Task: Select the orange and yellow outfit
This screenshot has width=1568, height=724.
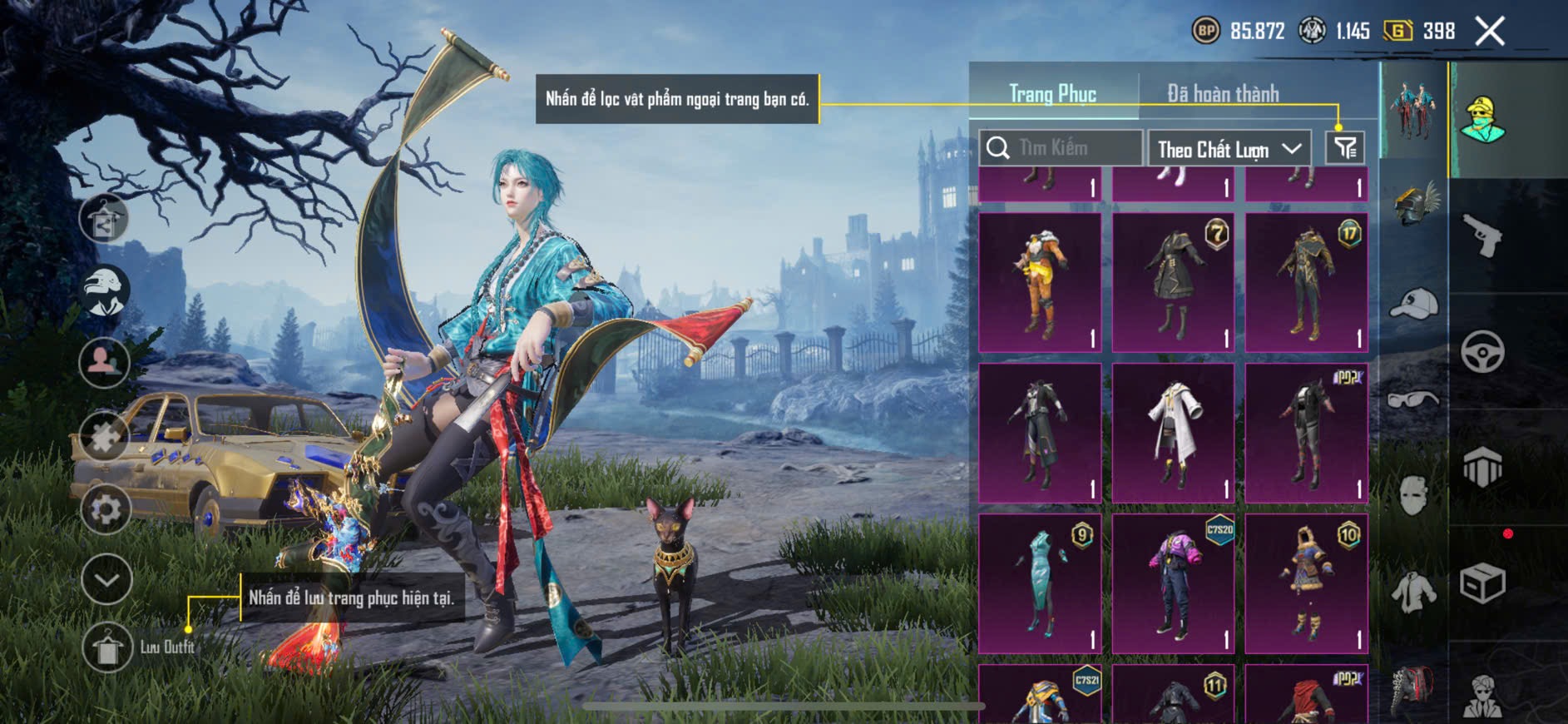Action: [x=1040, y=282]
